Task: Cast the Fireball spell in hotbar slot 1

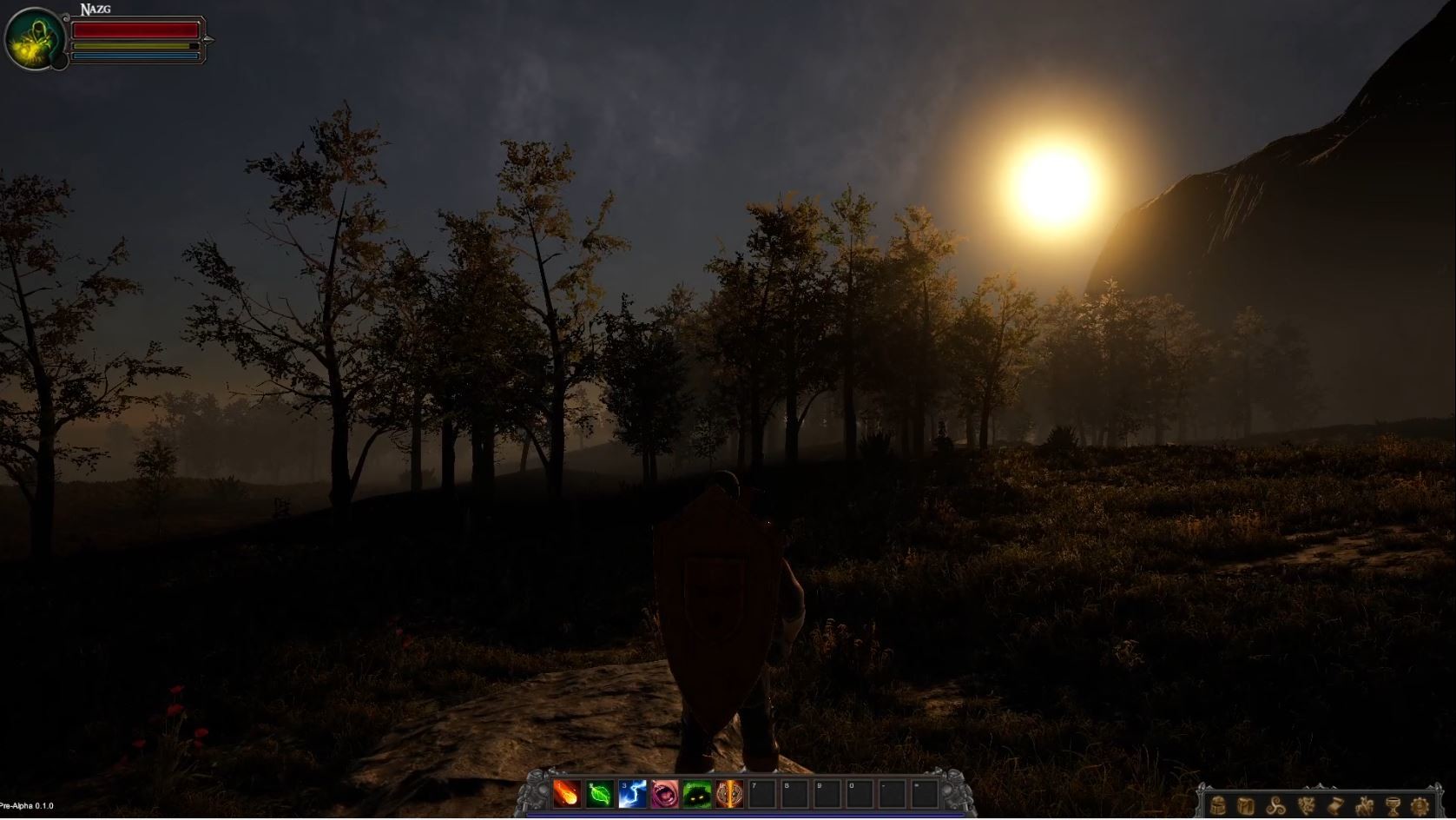Action: point(566,793)
